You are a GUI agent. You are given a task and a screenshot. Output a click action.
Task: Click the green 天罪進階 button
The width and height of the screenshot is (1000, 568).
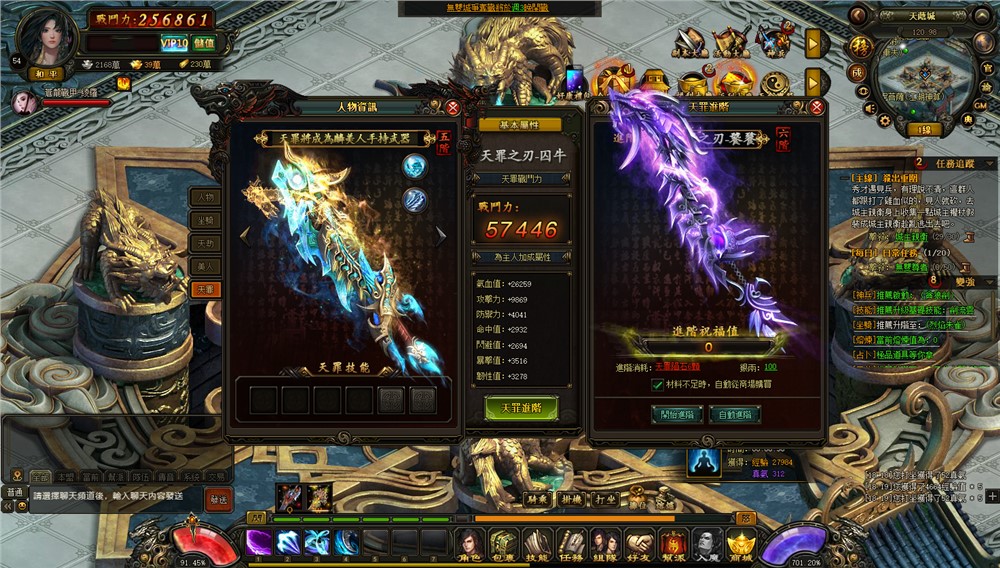click(x=521, y=408)
